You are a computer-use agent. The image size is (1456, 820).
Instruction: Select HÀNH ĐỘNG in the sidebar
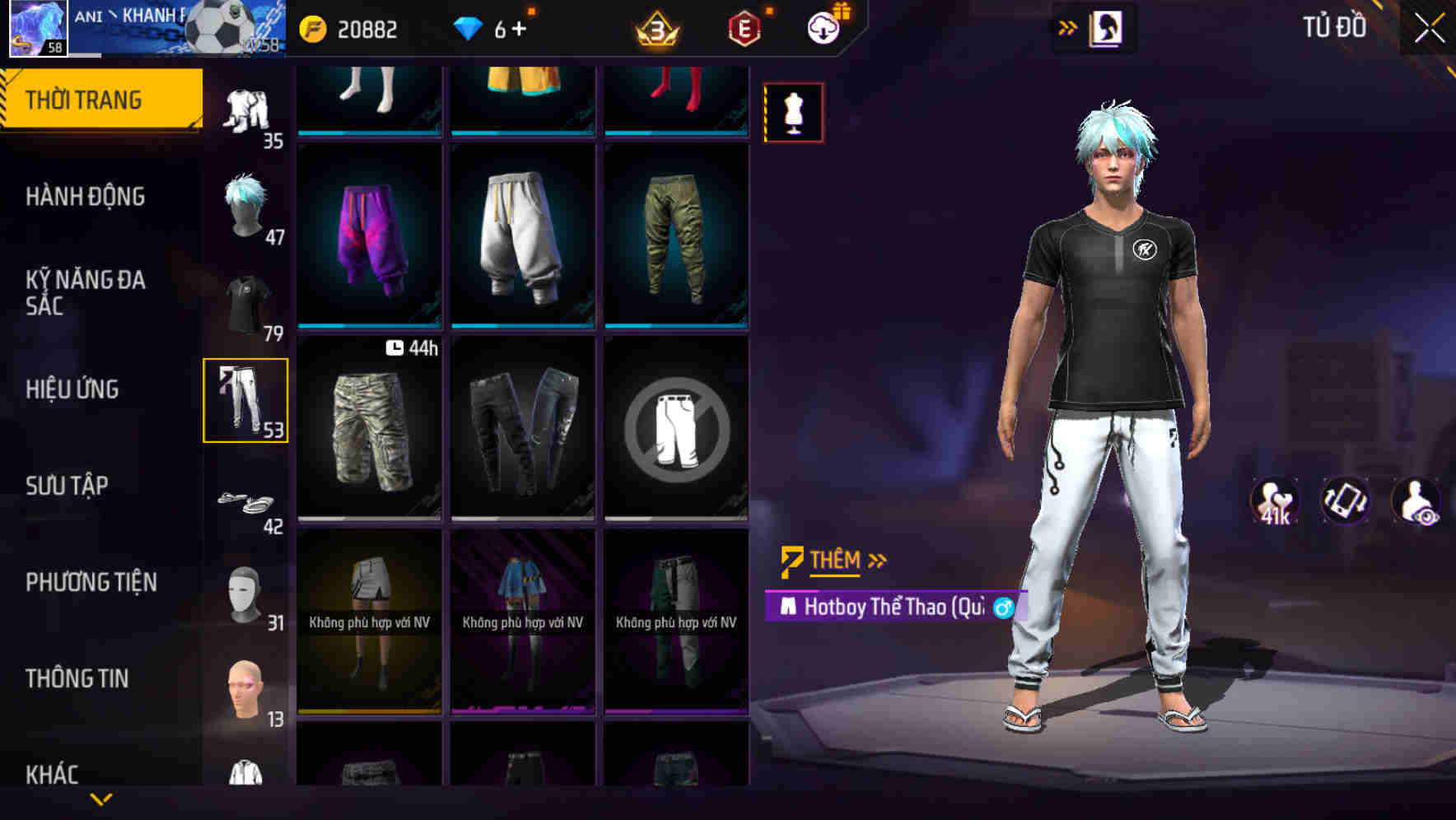point(85,197)
